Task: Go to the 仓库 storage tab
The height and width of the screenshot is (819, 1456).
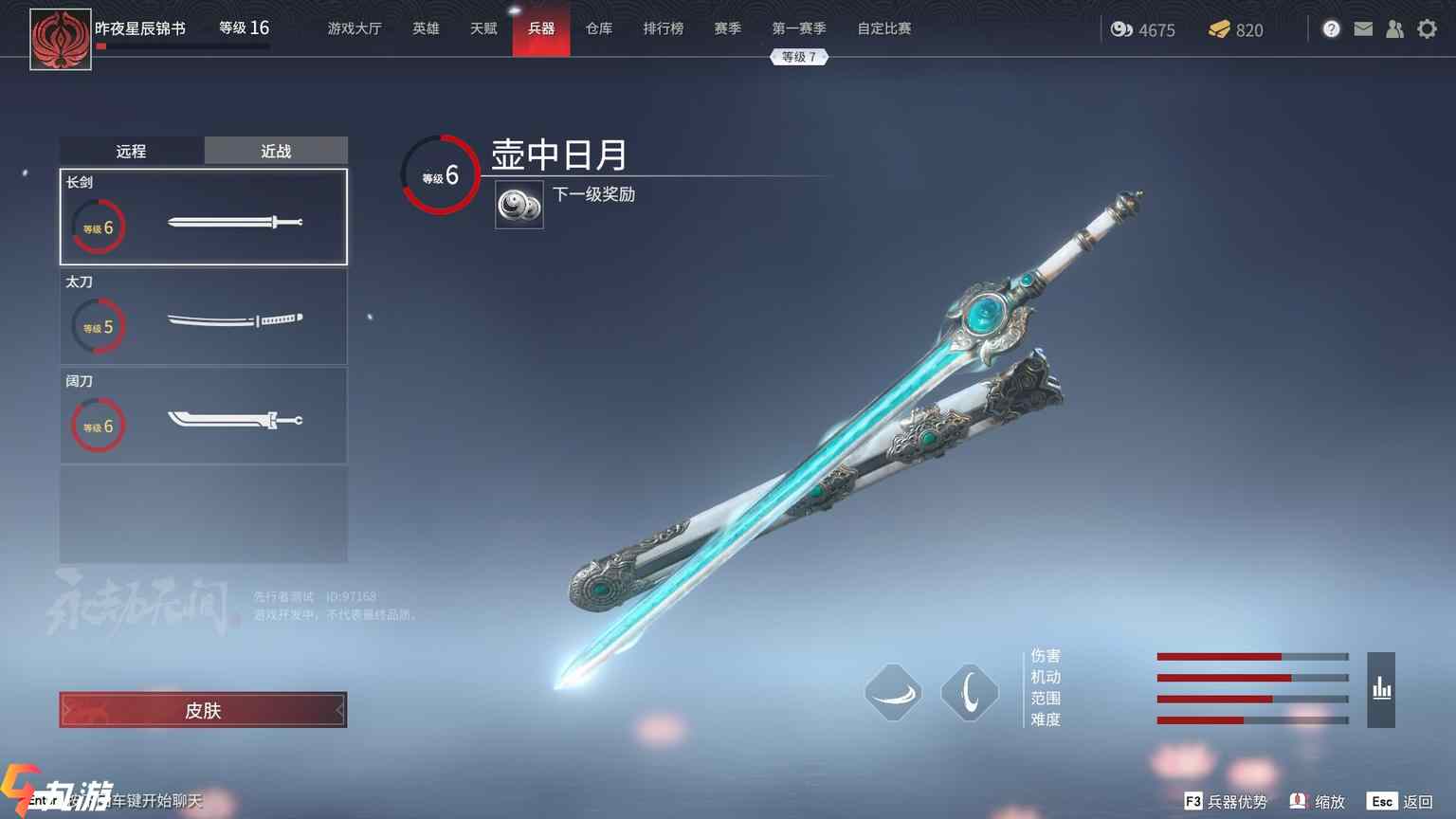Action: point(599,28)
